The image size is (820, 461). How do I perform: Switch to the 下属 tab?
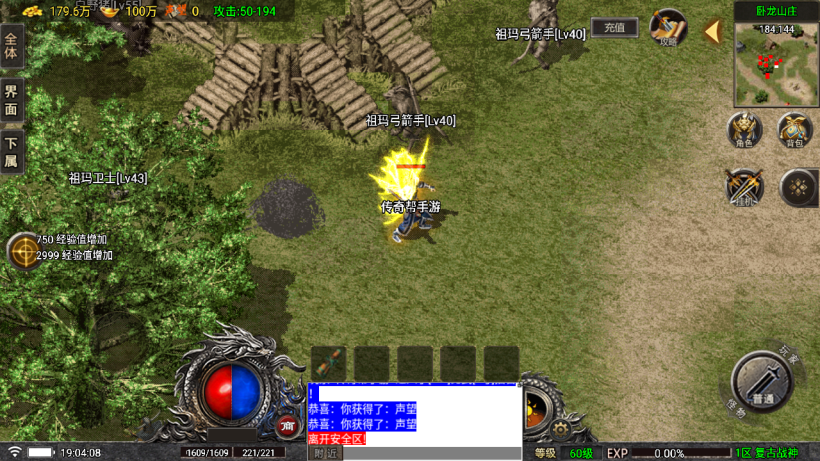pyautogui.click(x=11, y=153)
